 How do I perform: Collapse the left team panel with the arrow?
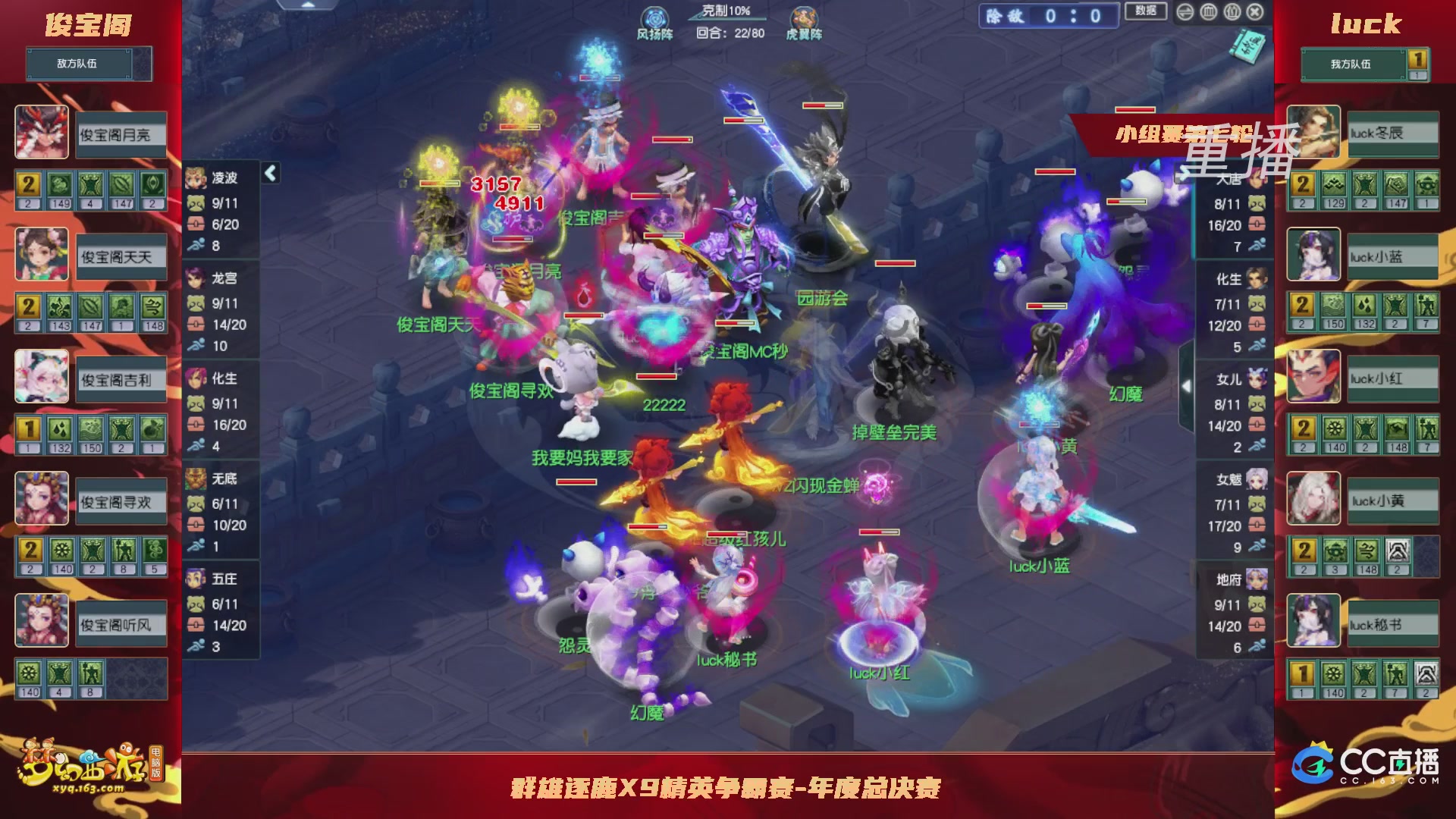(x=269, y=172)
